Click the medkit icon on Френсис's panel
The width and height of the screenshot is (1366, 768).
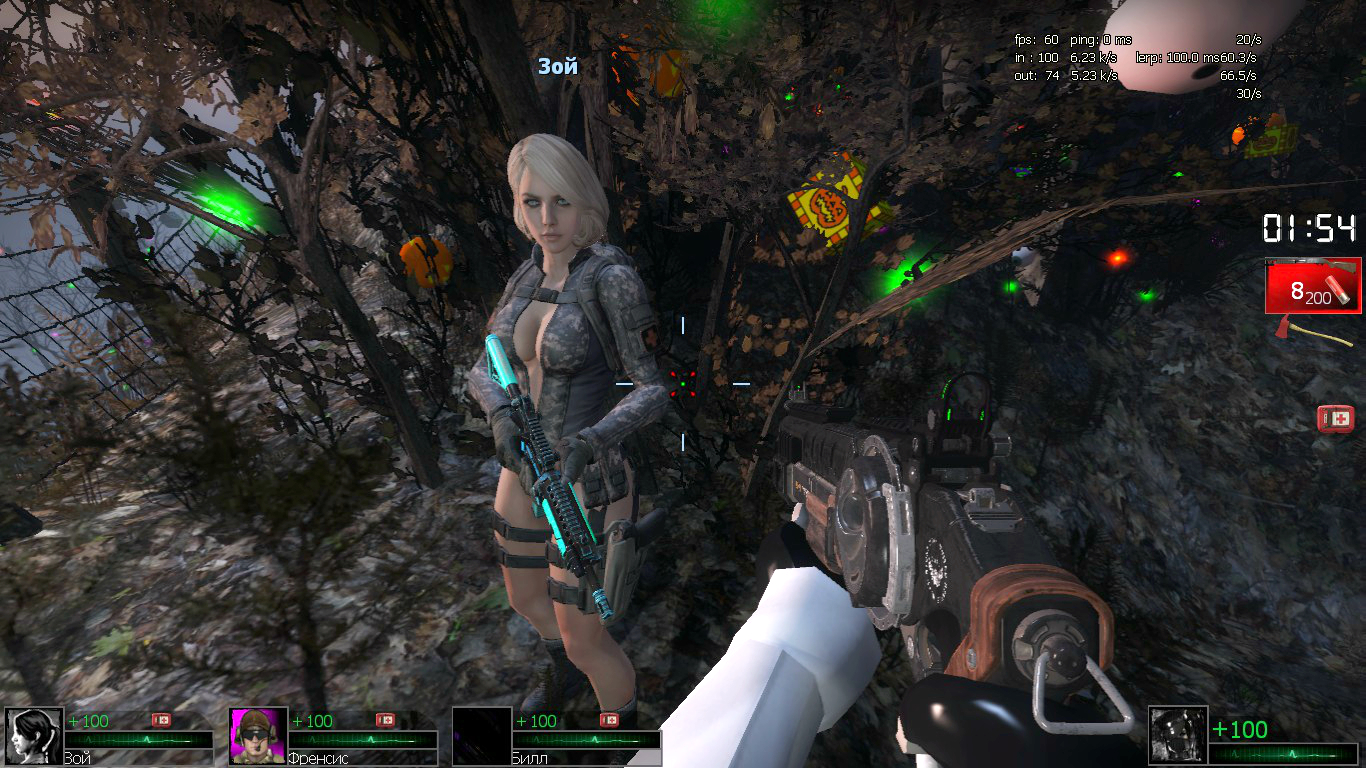[x=385, y=720]
